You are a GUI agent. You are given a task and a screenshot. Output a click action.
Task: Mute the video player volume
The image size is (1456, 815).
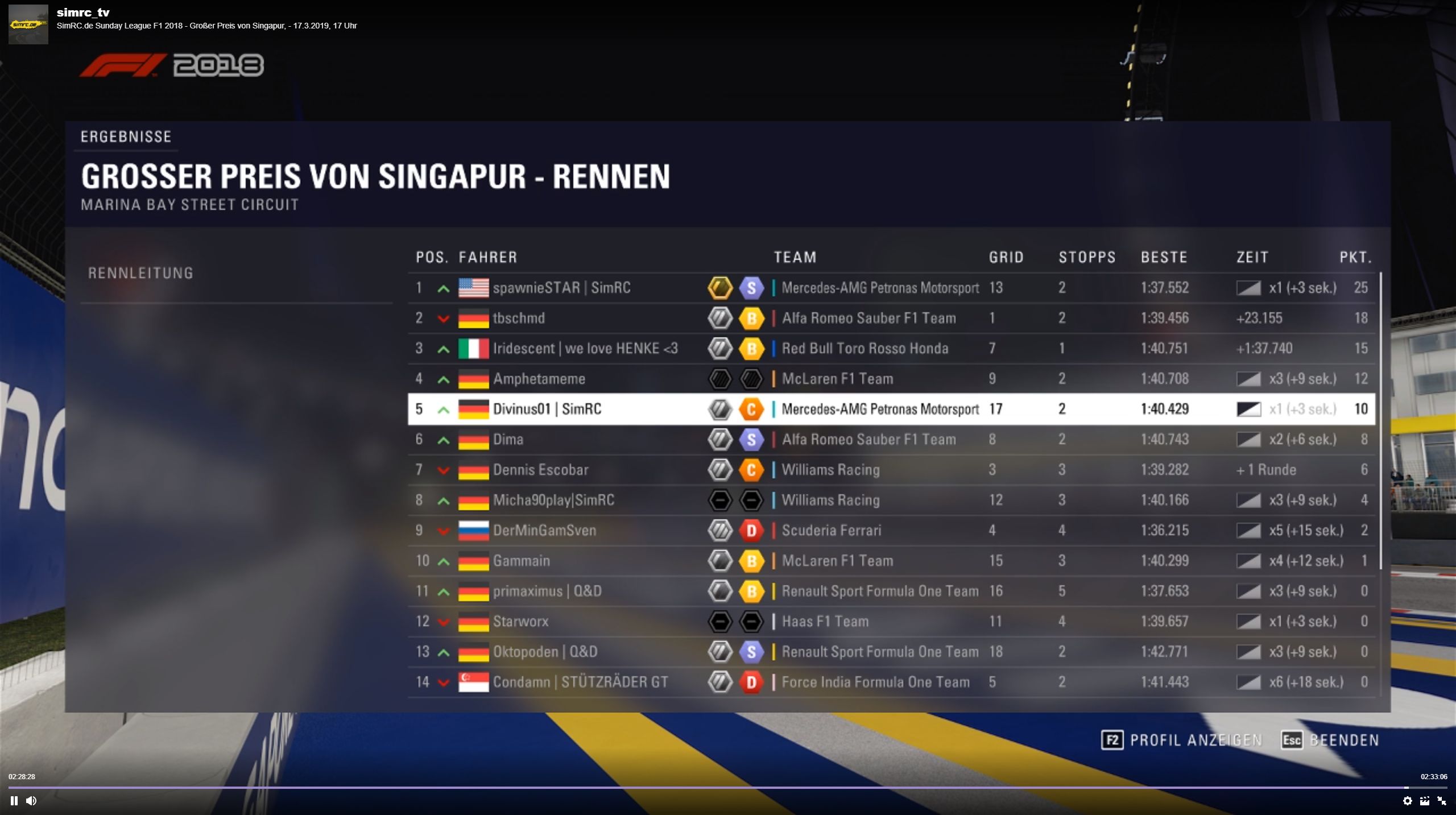31,801
